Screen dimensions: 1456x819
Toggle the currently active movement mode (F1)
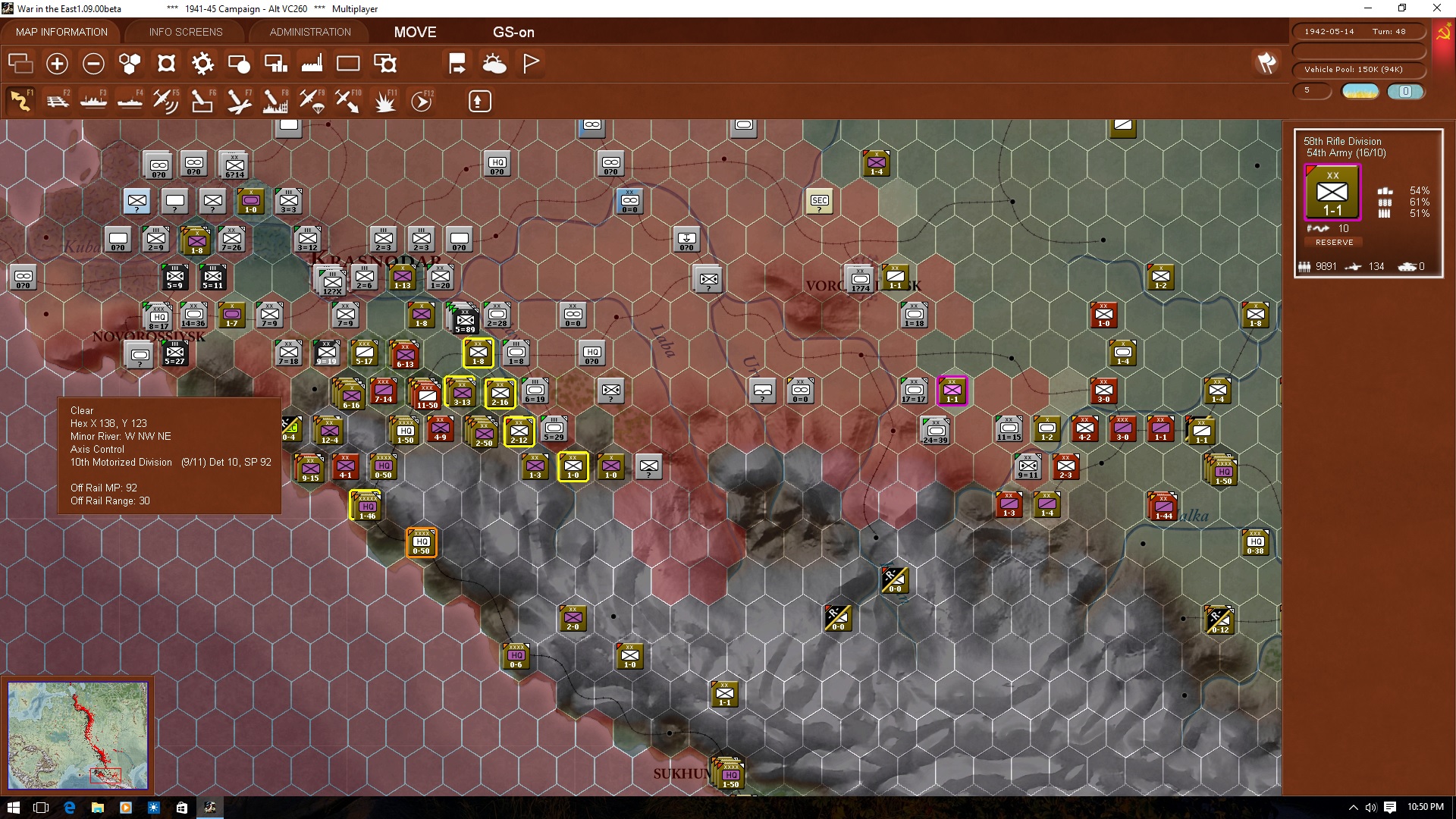pyautogui.click(x=21, y=101)
